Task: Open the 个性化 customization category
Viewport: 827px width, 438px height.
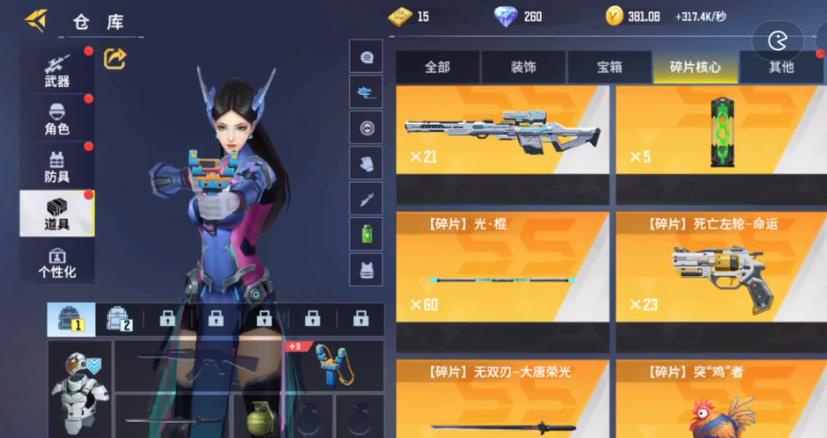Action: [x=57, y=262]
